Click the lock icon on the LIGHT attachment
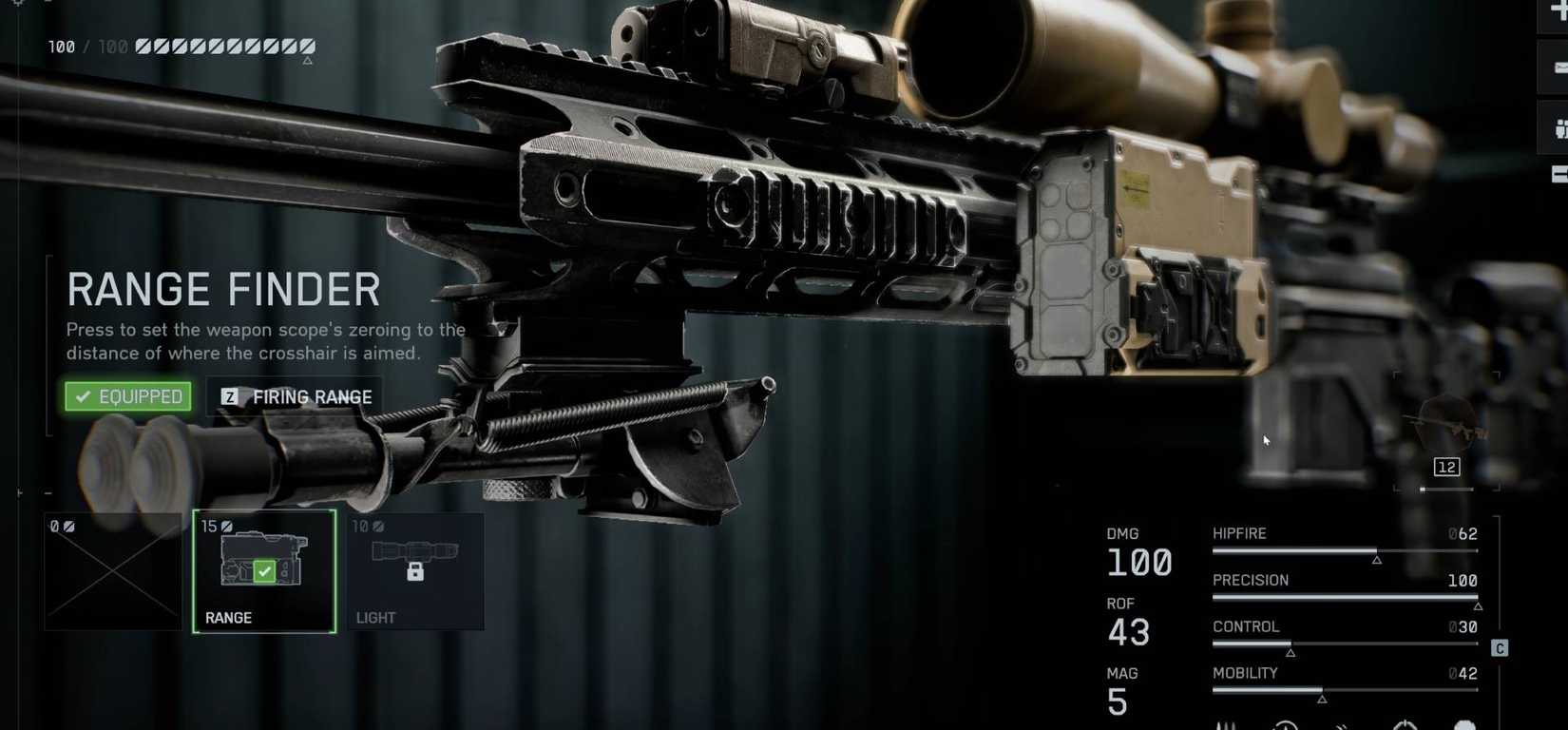The height and width of the screenshot is (730, 1568). pyautogui.click(x=416, y=570)
